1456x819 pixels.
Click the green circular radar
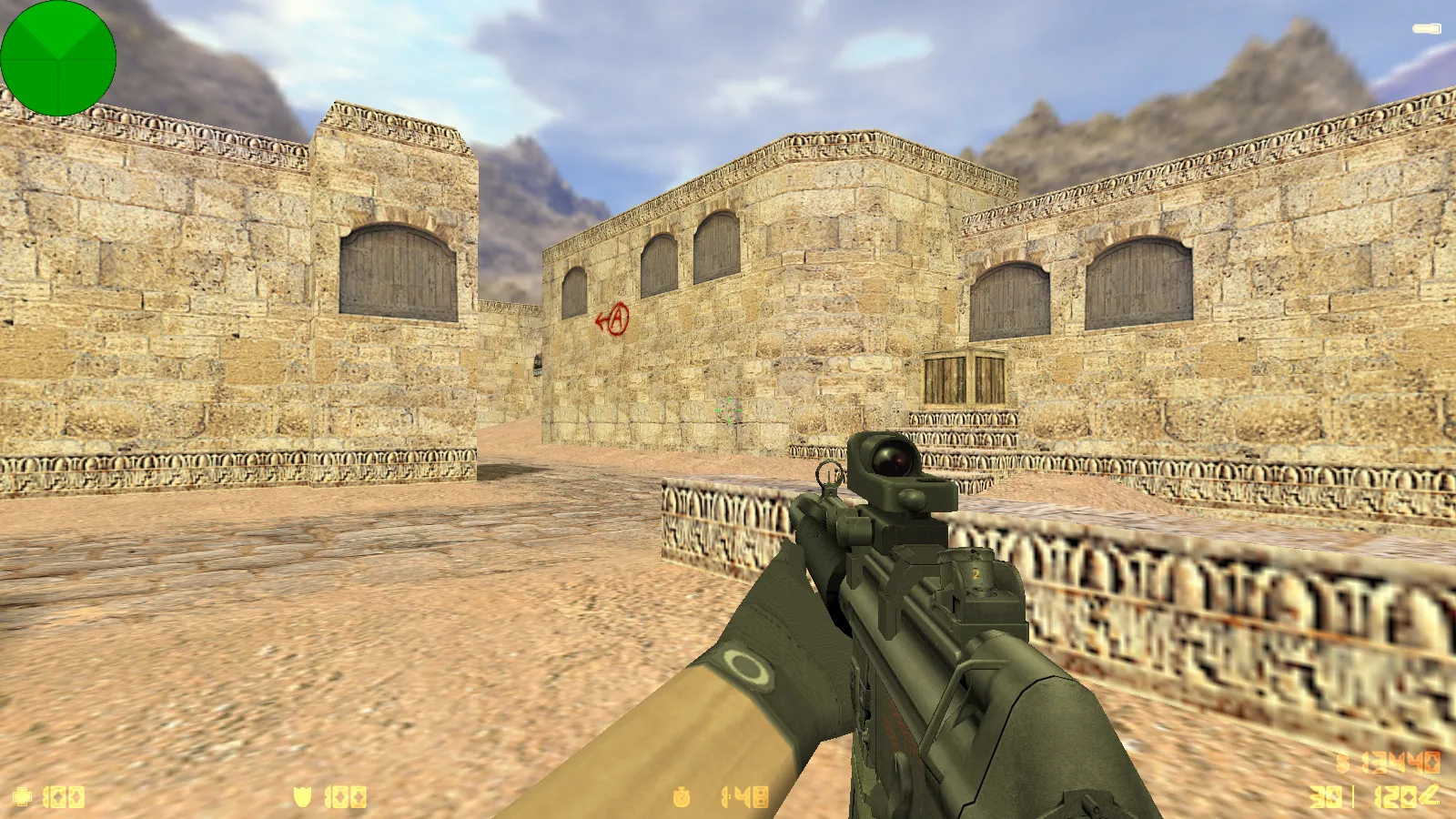(58, 58)
